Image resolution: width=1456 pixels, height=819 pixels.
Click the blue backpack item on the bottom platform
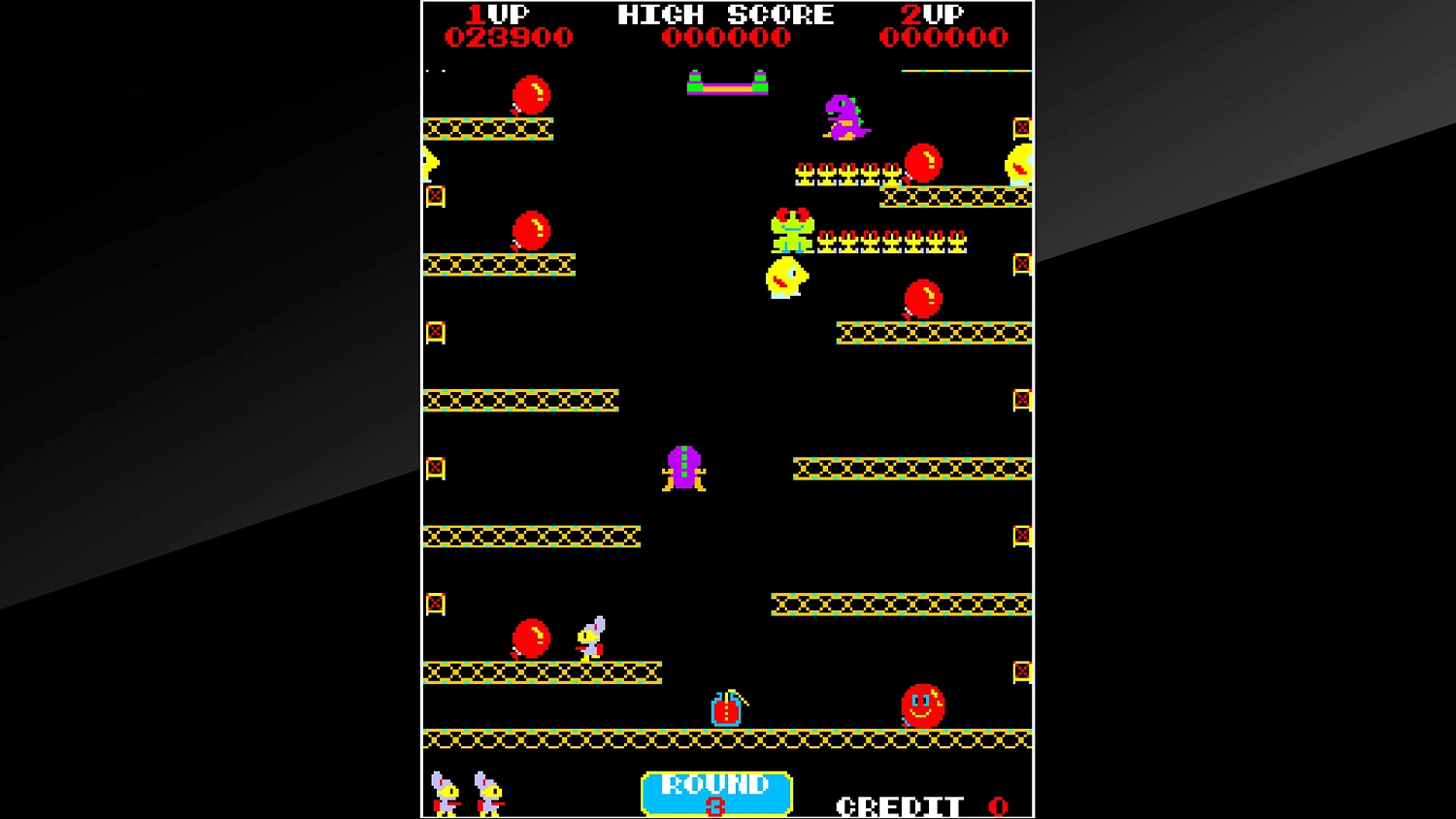(726, 710)
